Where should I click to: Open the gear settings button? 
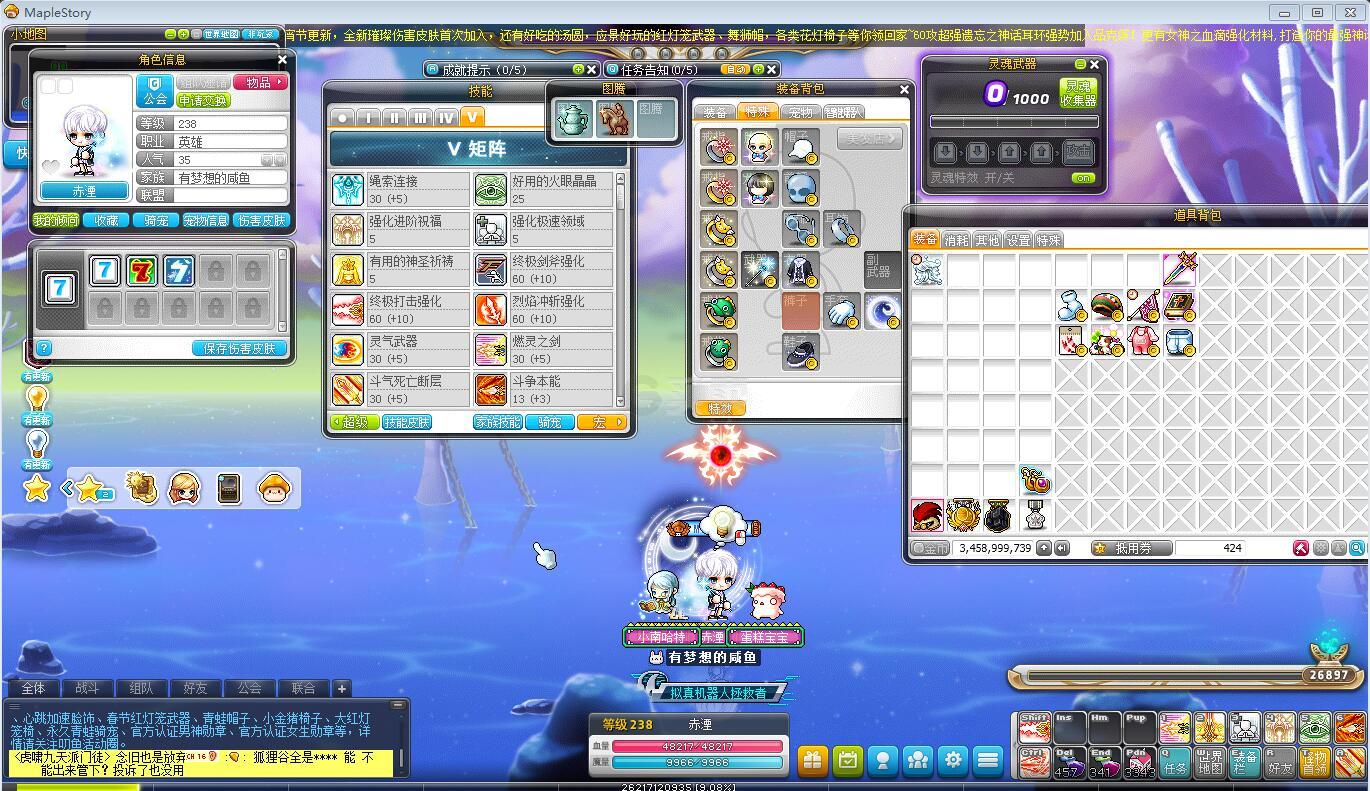point(953,760)
